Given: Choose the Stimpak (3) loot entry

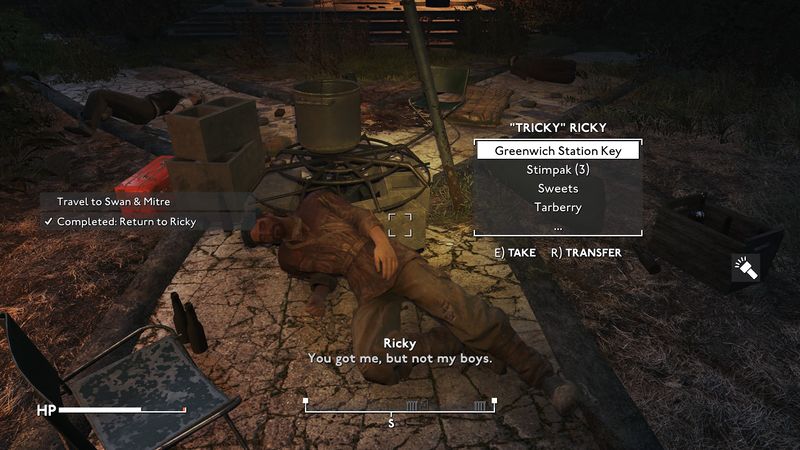Looking at the screenshot, I should [x=558, y=170].
